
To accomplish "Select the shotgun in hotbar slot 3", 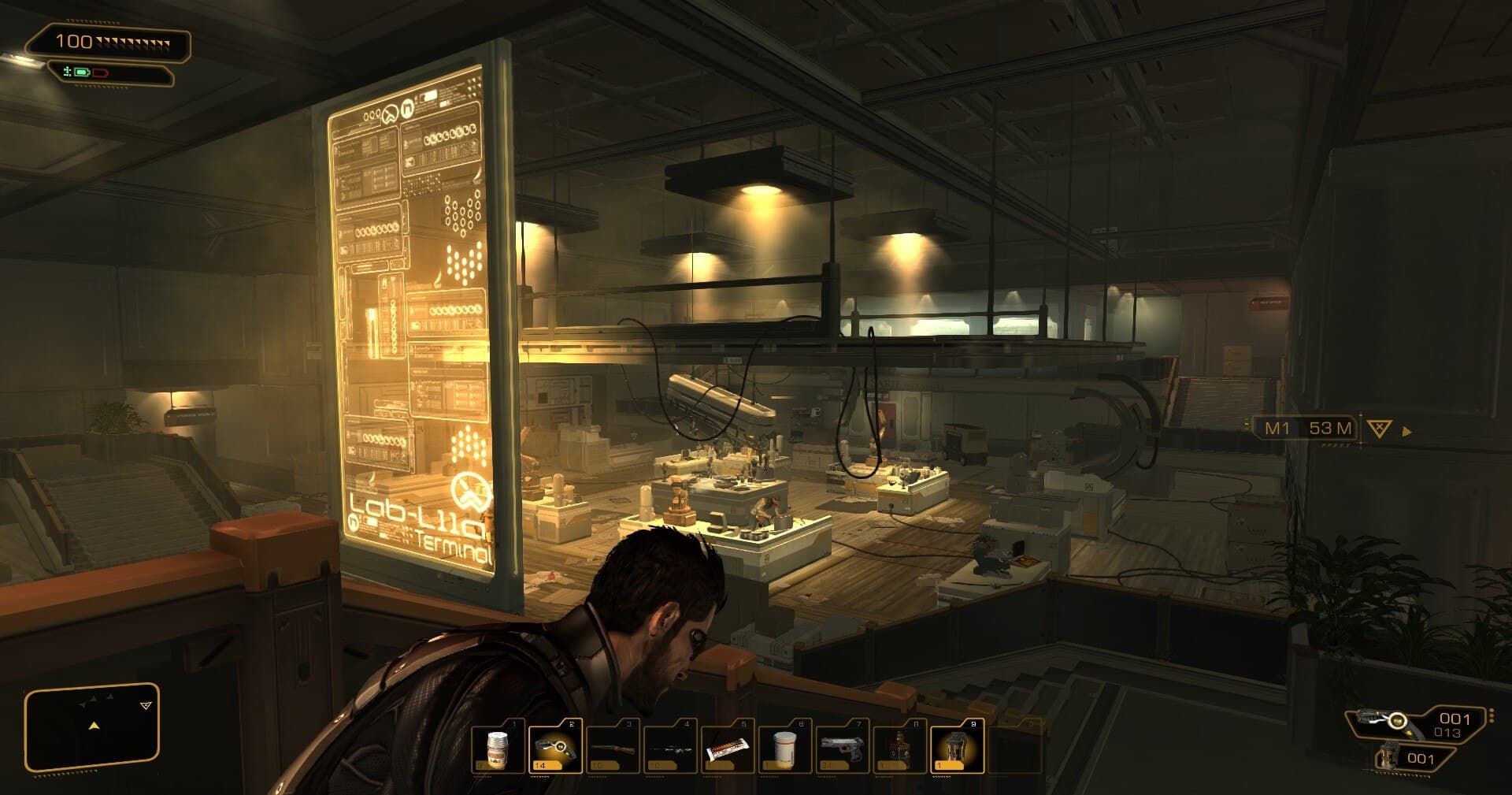I will pyautogui.click(x=613, y=747).
